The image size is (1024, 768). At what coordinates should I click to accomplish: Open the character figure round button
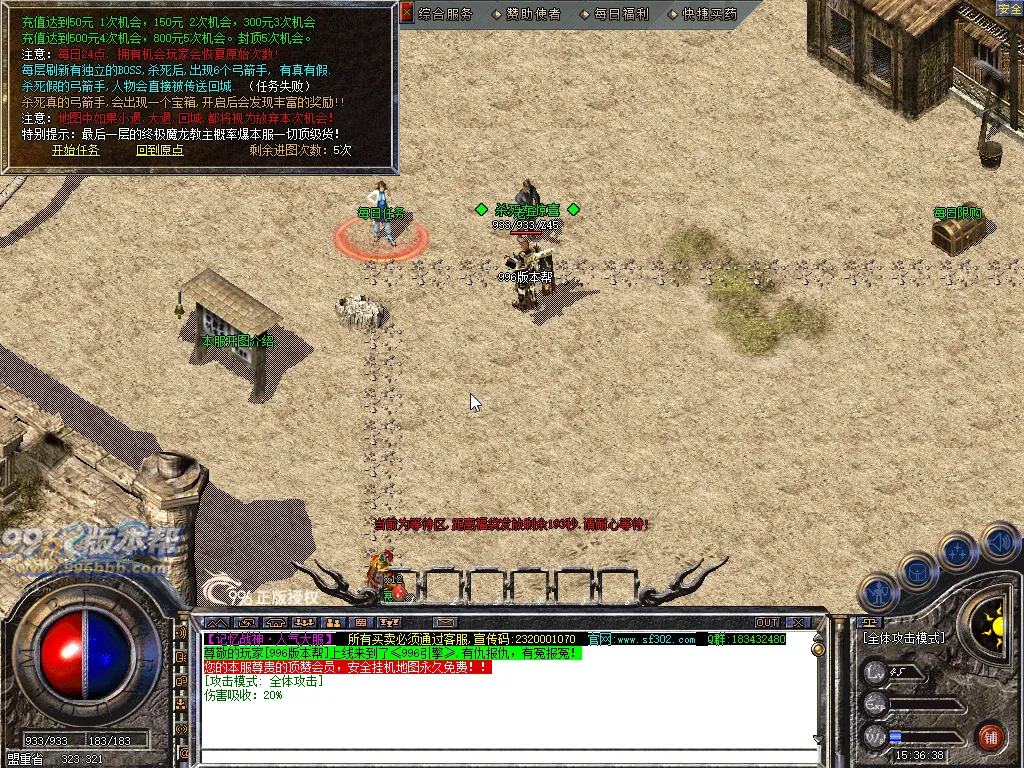pyautogui.click(x=877, y=592)
